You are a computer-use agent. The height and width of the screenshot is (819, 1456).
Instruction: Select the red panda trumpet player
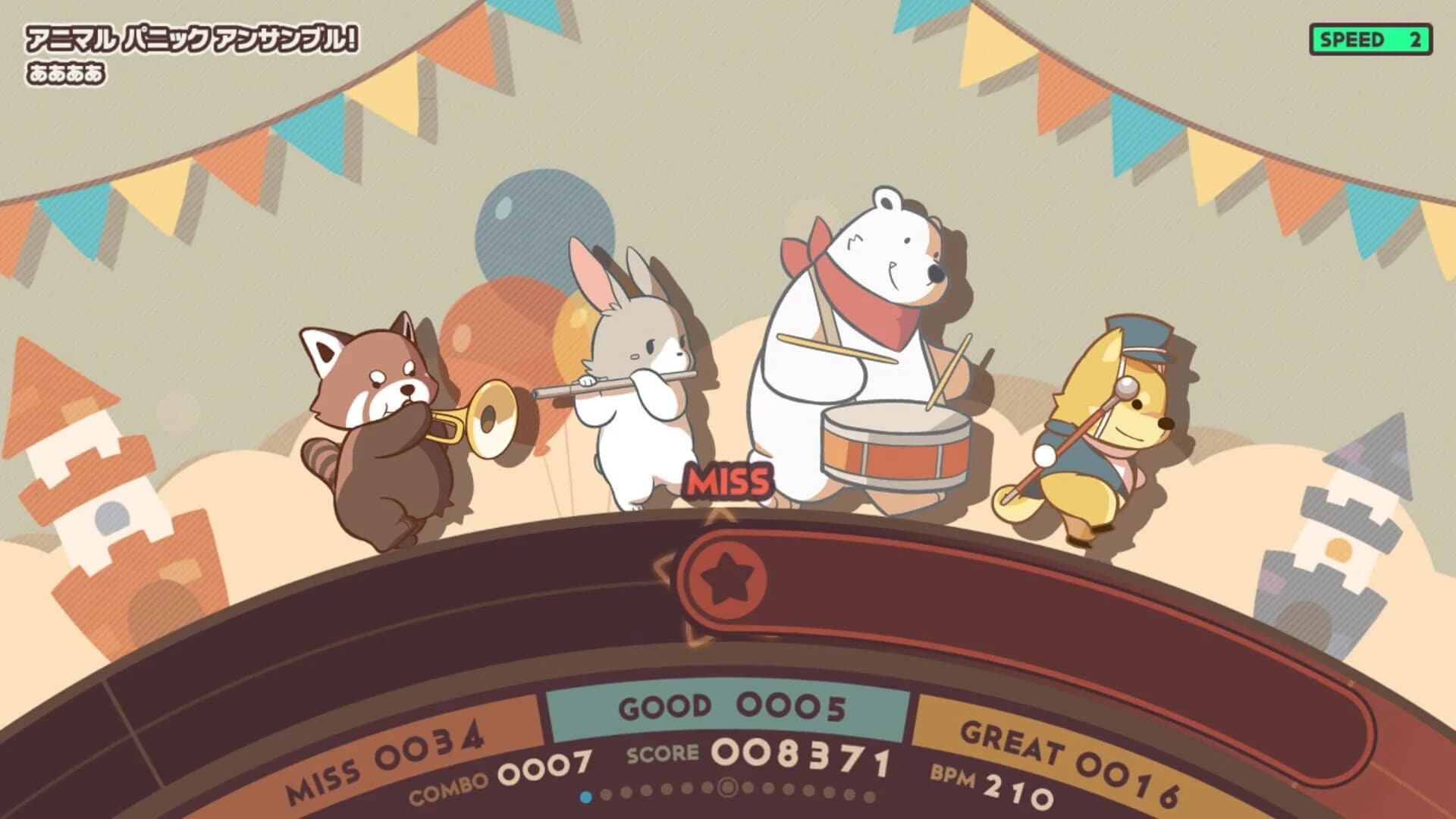click(387, 425)
